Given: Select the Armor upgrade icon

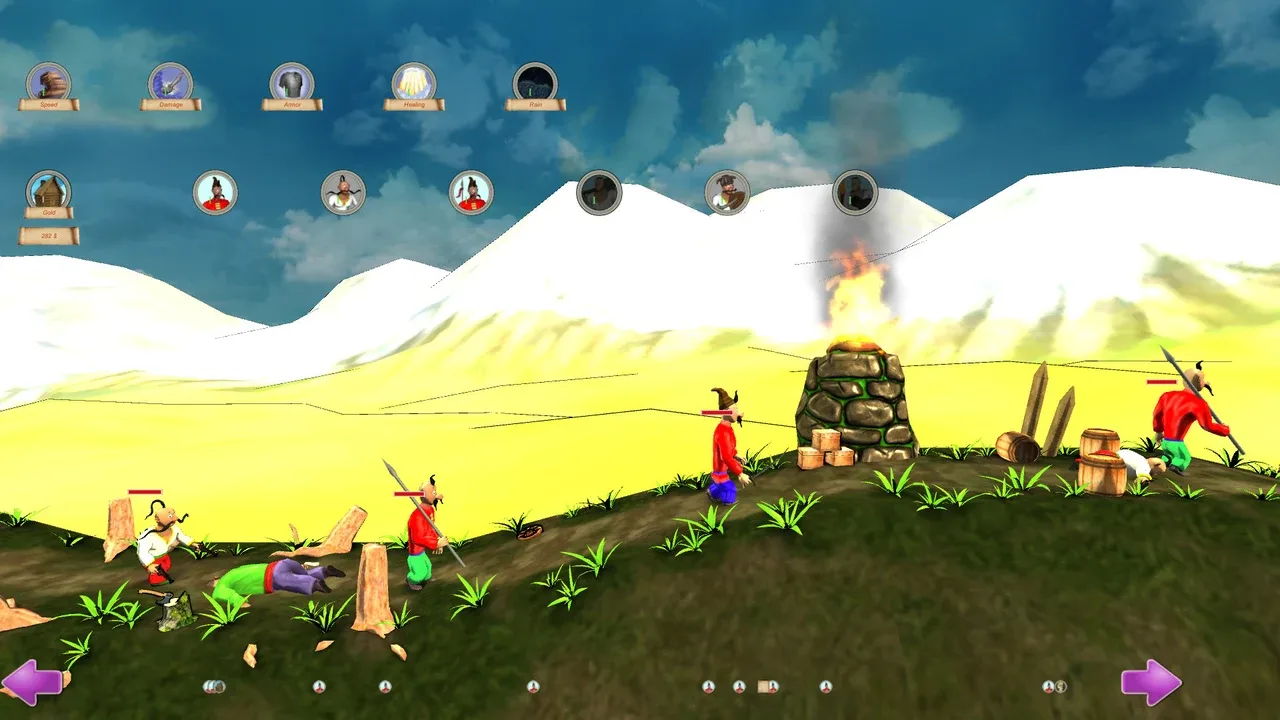Looking at the screenshot, I should tap(292, 80).
